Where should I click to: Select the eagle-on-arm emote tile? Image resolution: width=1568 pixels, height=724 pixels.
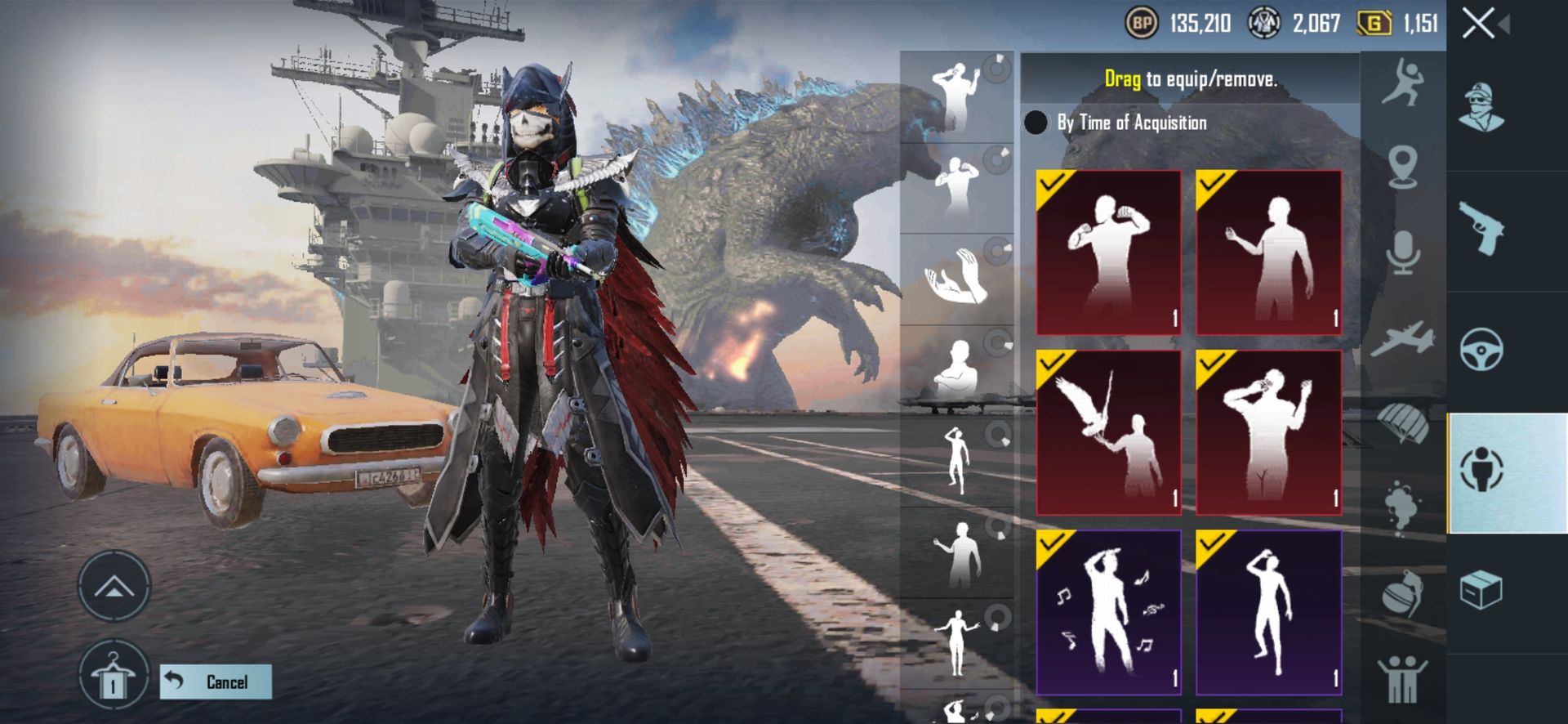[1108, 432]
